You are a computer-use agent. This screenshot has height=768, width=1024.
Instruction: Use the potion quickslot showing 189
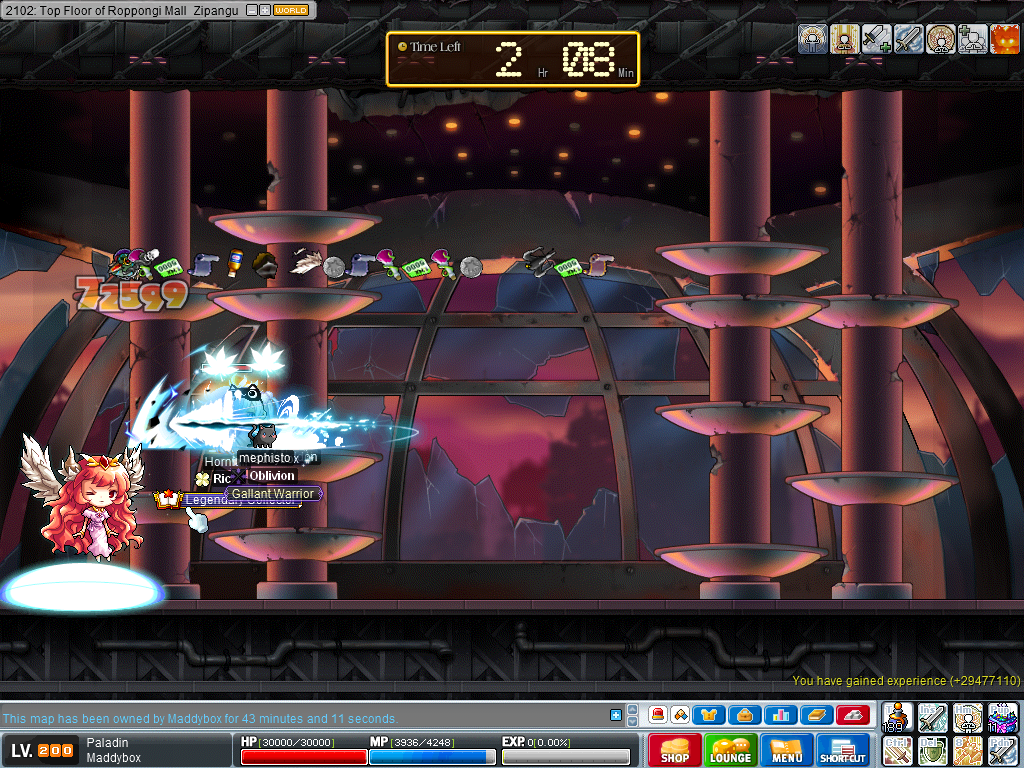898,717
